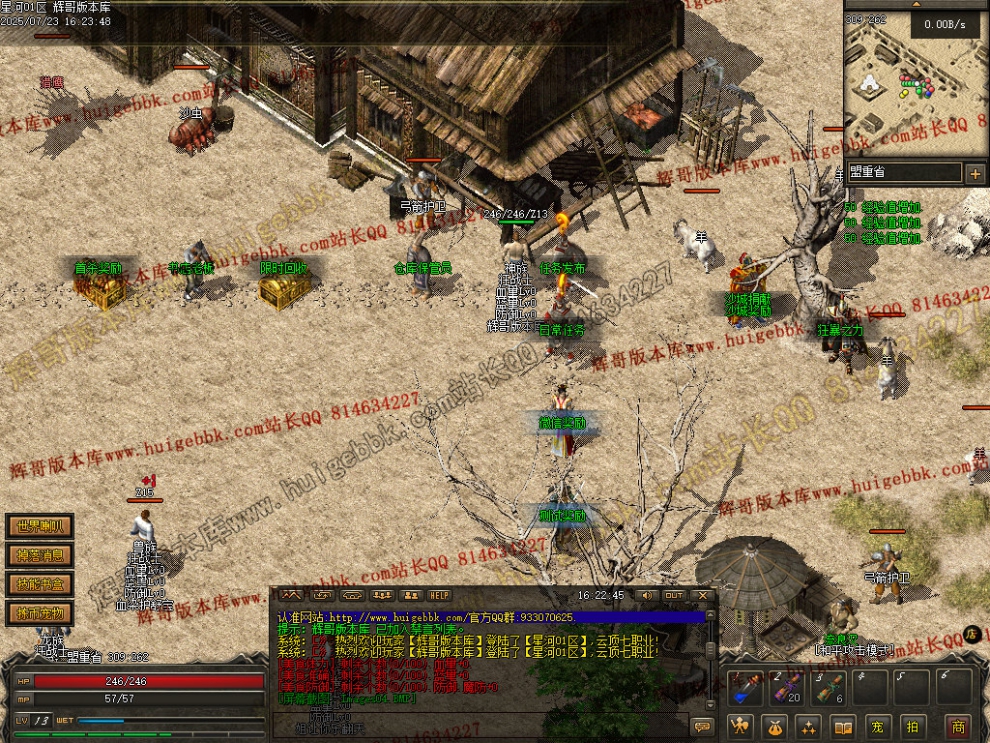Open the 拍 auction button
The width and height of the screenshot is (990, 743).
914,727
